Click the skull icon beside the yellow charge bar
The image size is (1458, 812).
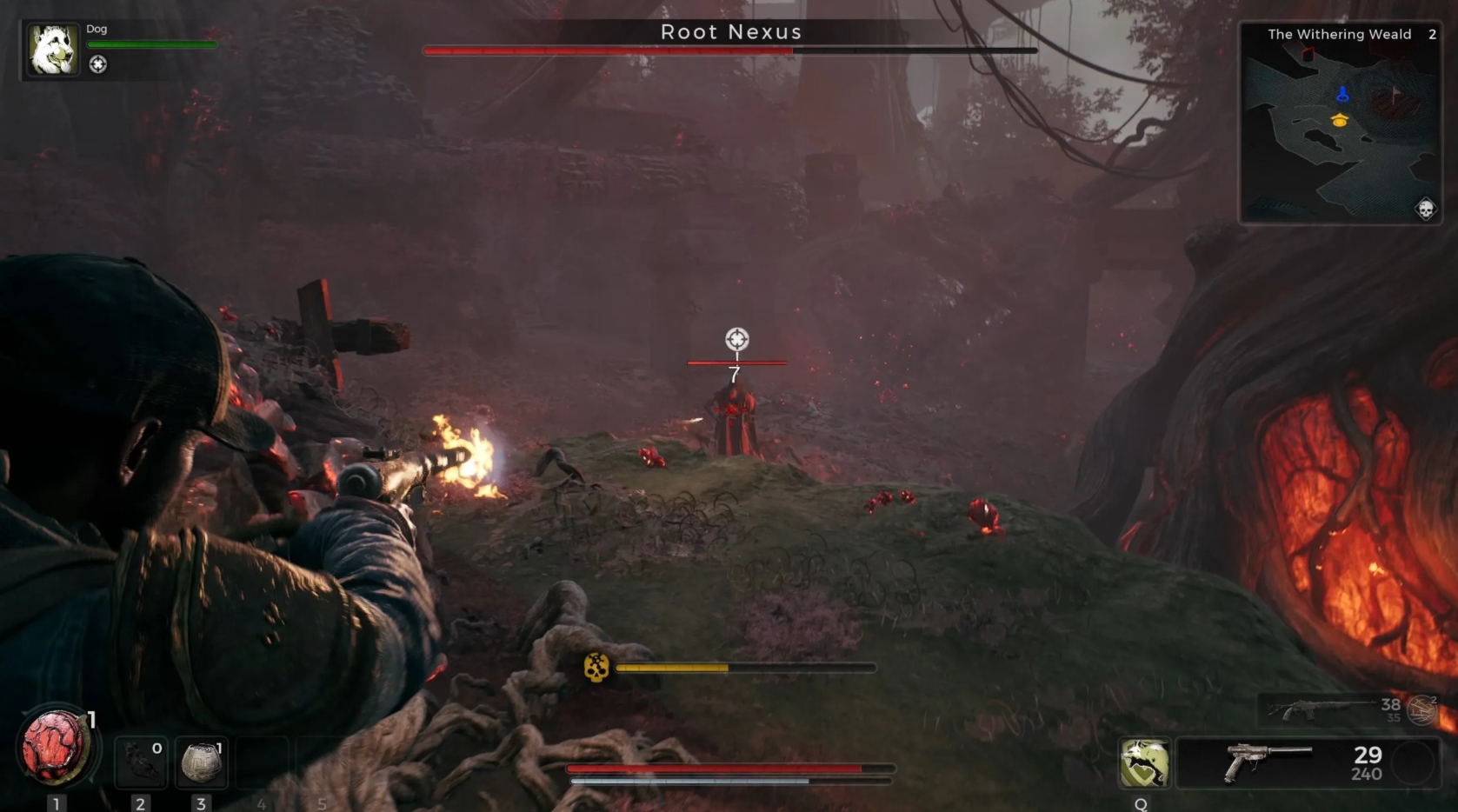coord(596,669)
